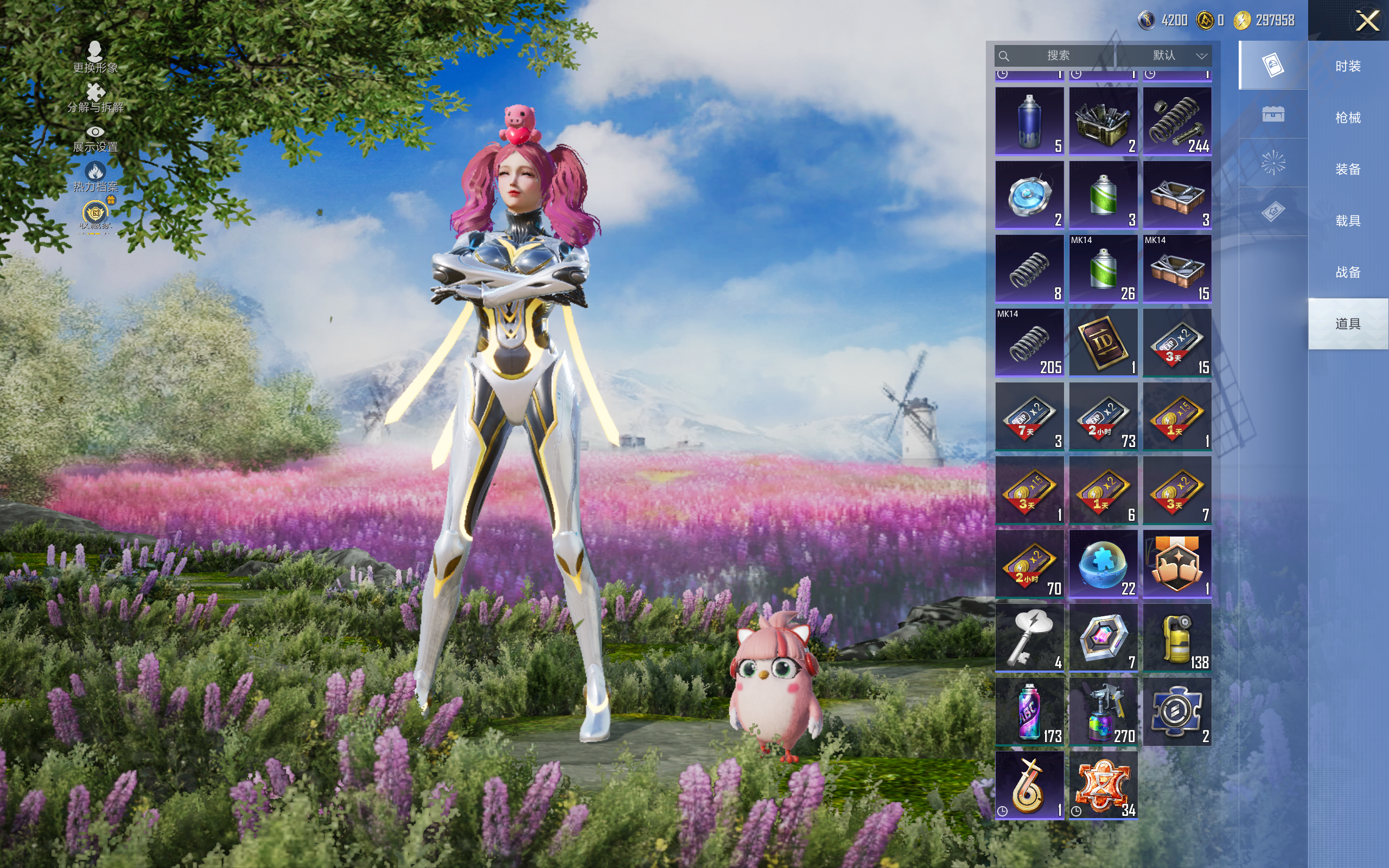Open 展示设置 display settings
This screenshot has width=1389, height=868.
(x=95, y=138)
